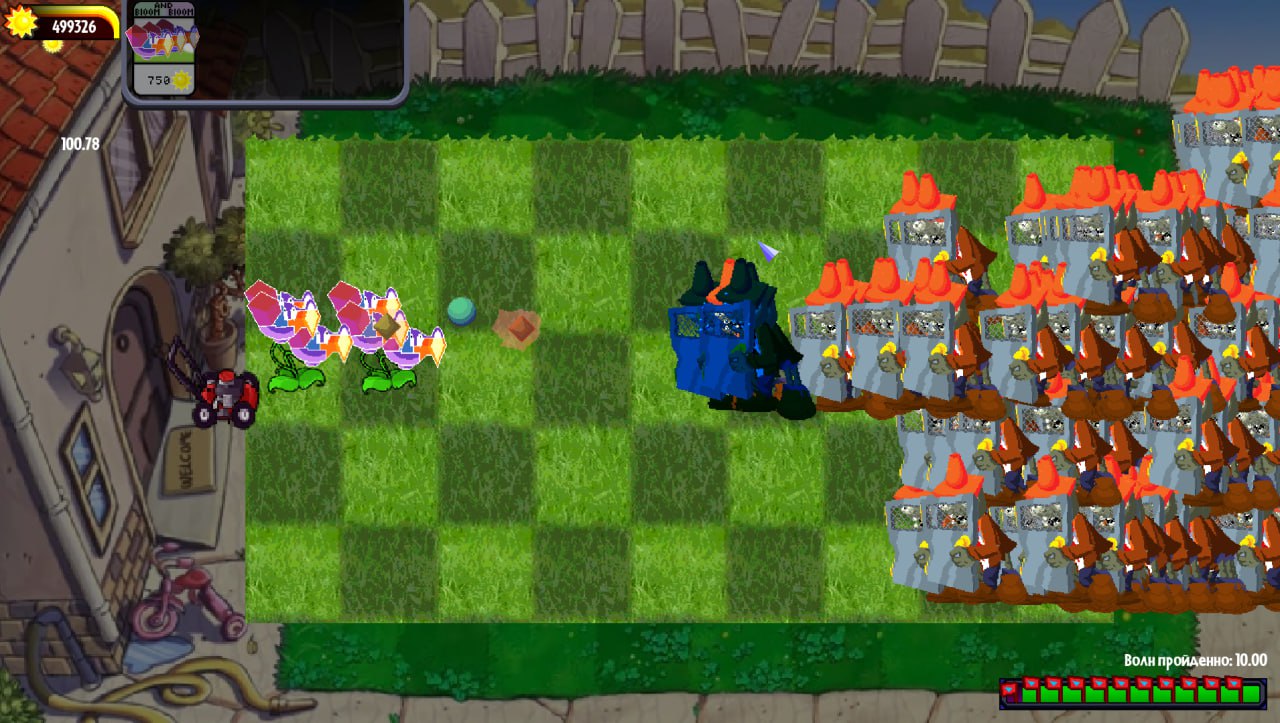Click the 'Волн пройденно: 10.00' text
This screenshot has height=723, width=1280.
(1195, 661)
